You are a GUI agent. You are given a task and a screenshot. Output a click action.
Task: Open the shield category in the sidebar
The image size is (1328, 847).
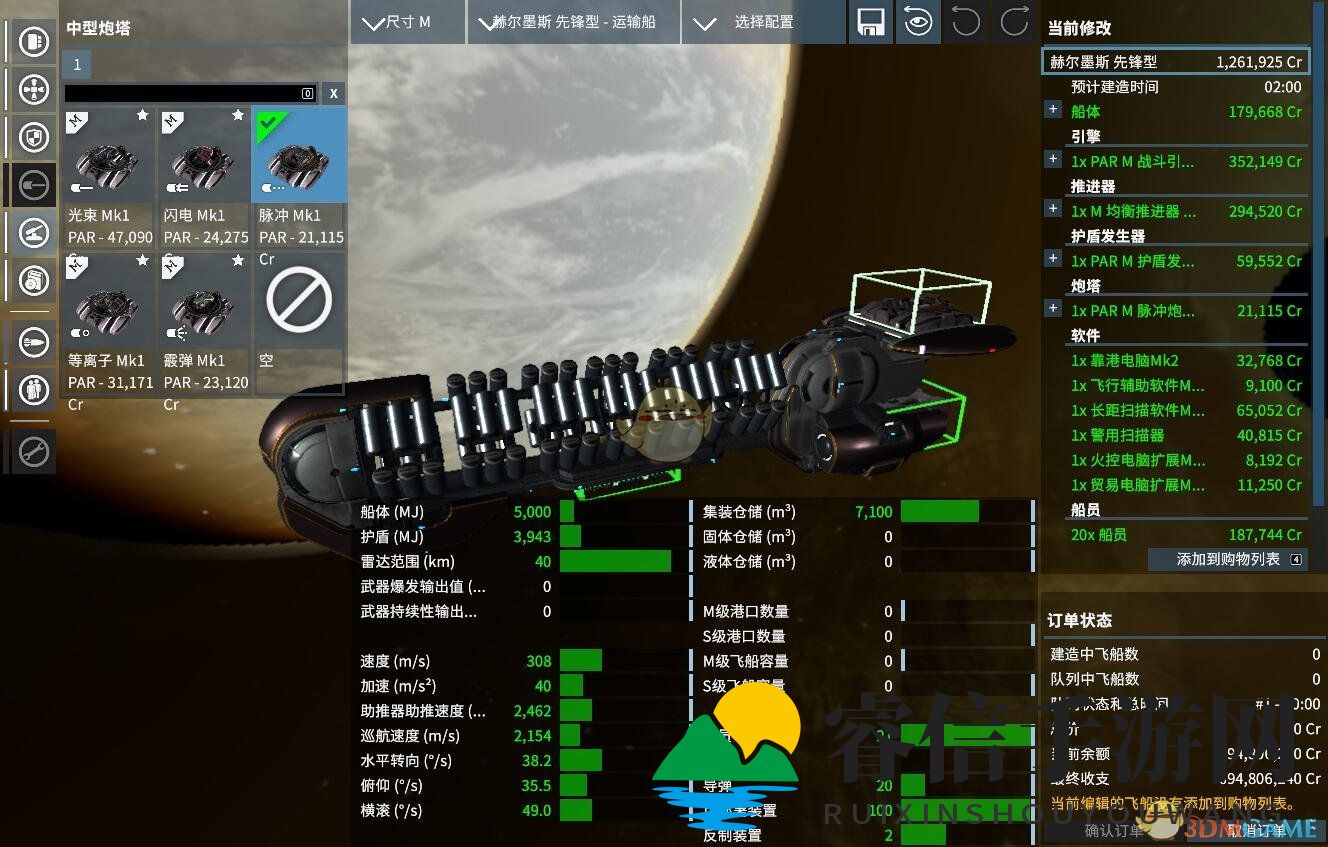pyautogui.click(x=34, y=136)
